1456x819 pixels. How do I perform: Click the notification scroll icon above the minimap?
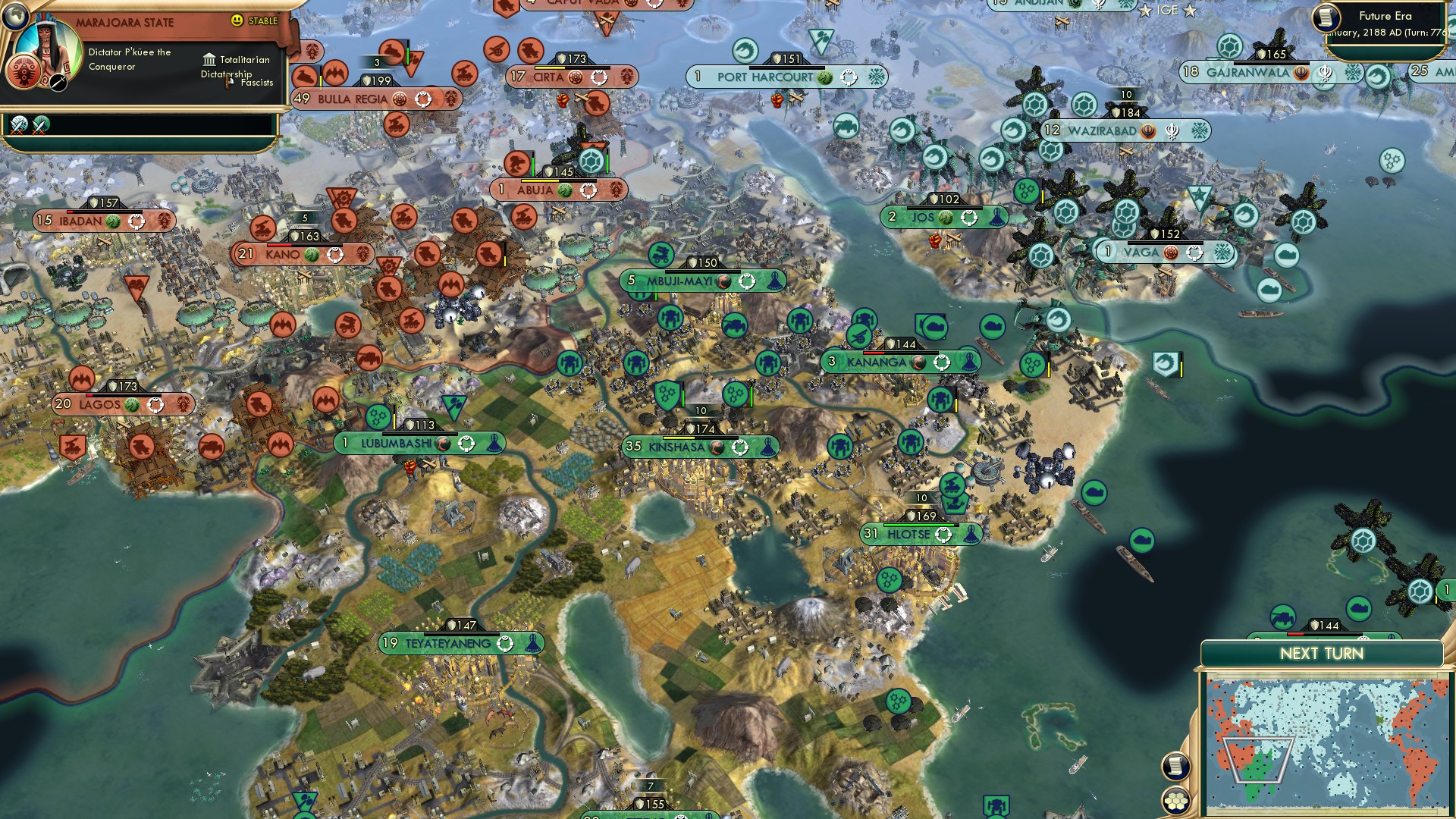(1175, 766)
